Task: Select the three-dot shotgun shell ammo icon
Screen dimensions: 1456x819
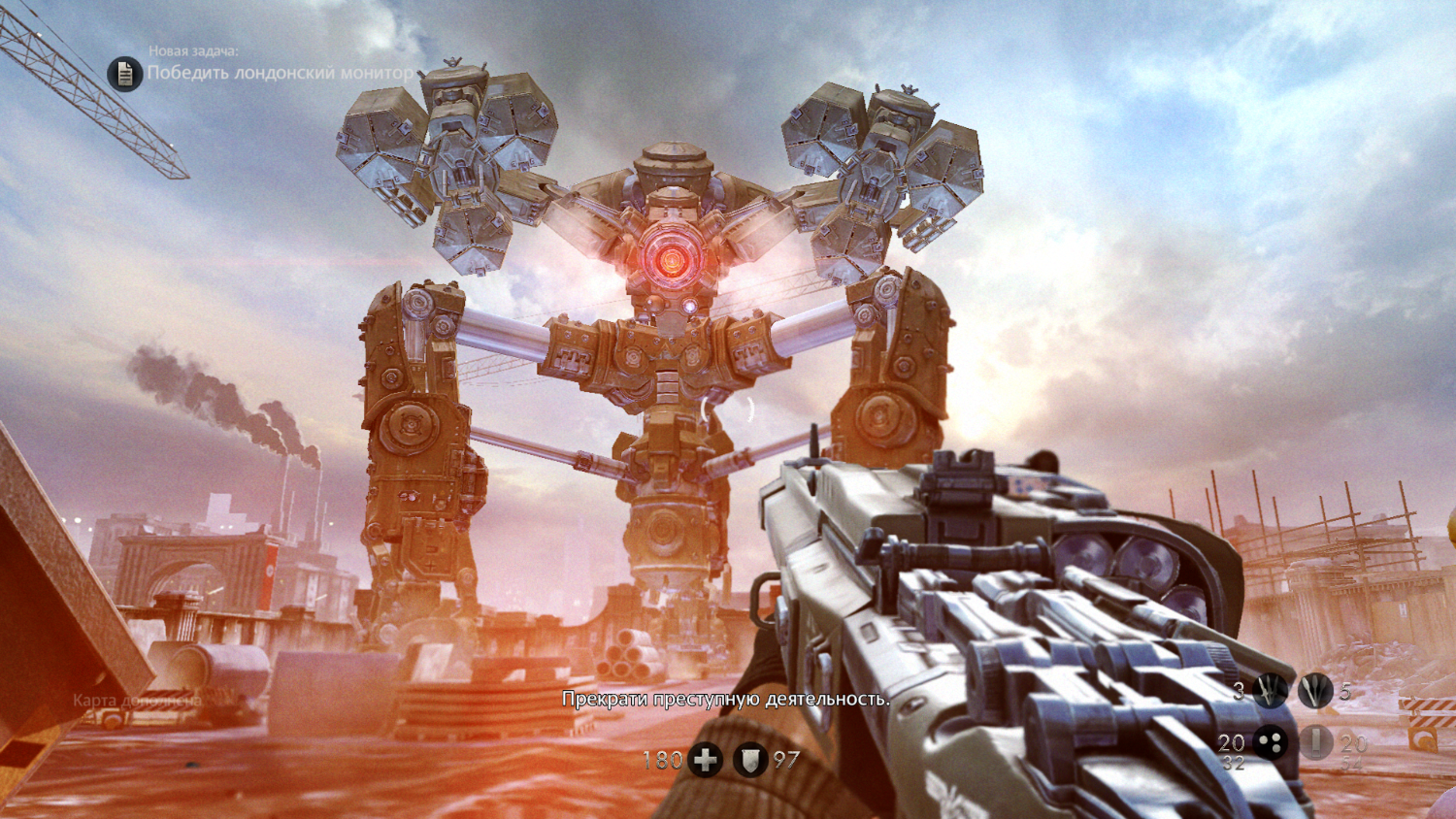Action: click(x=1271, y=743)
